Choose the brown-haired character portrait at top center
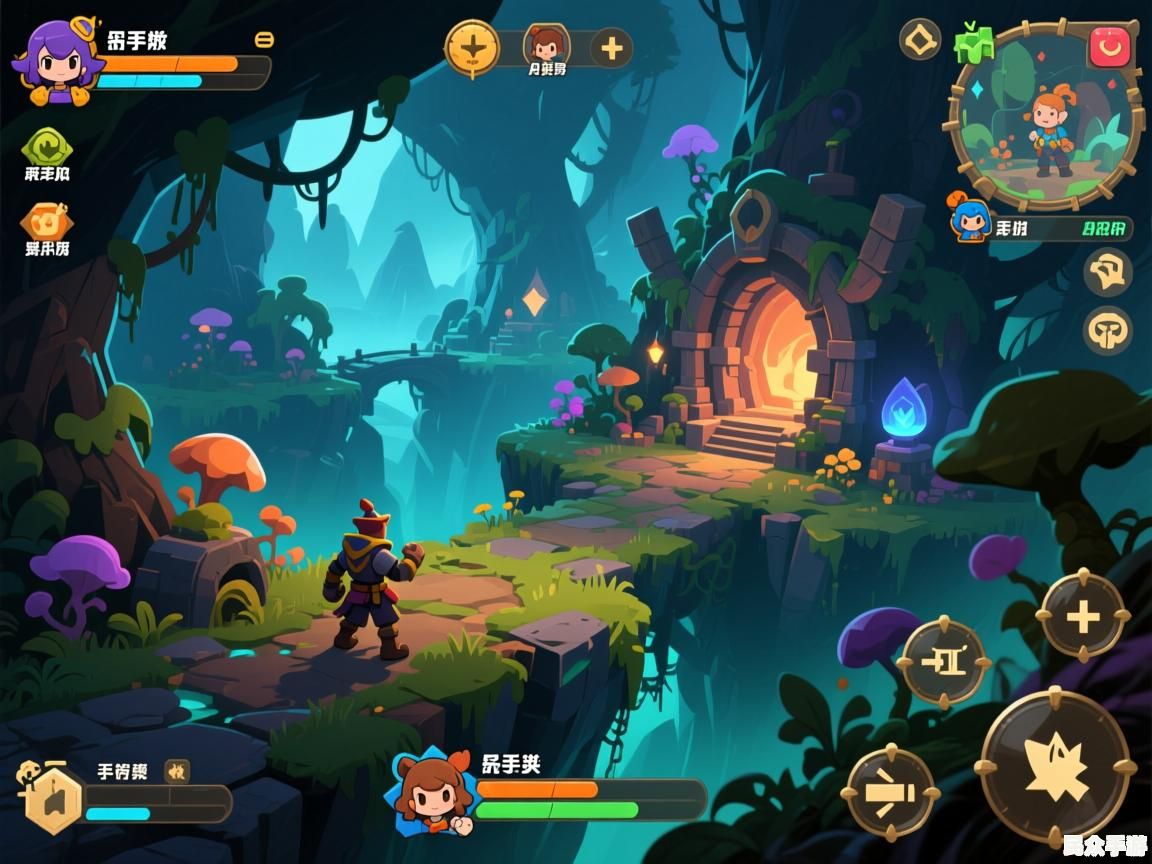The width and height of the screenshot is (1152, 864). pyautogui.click(x=546, y=44)
